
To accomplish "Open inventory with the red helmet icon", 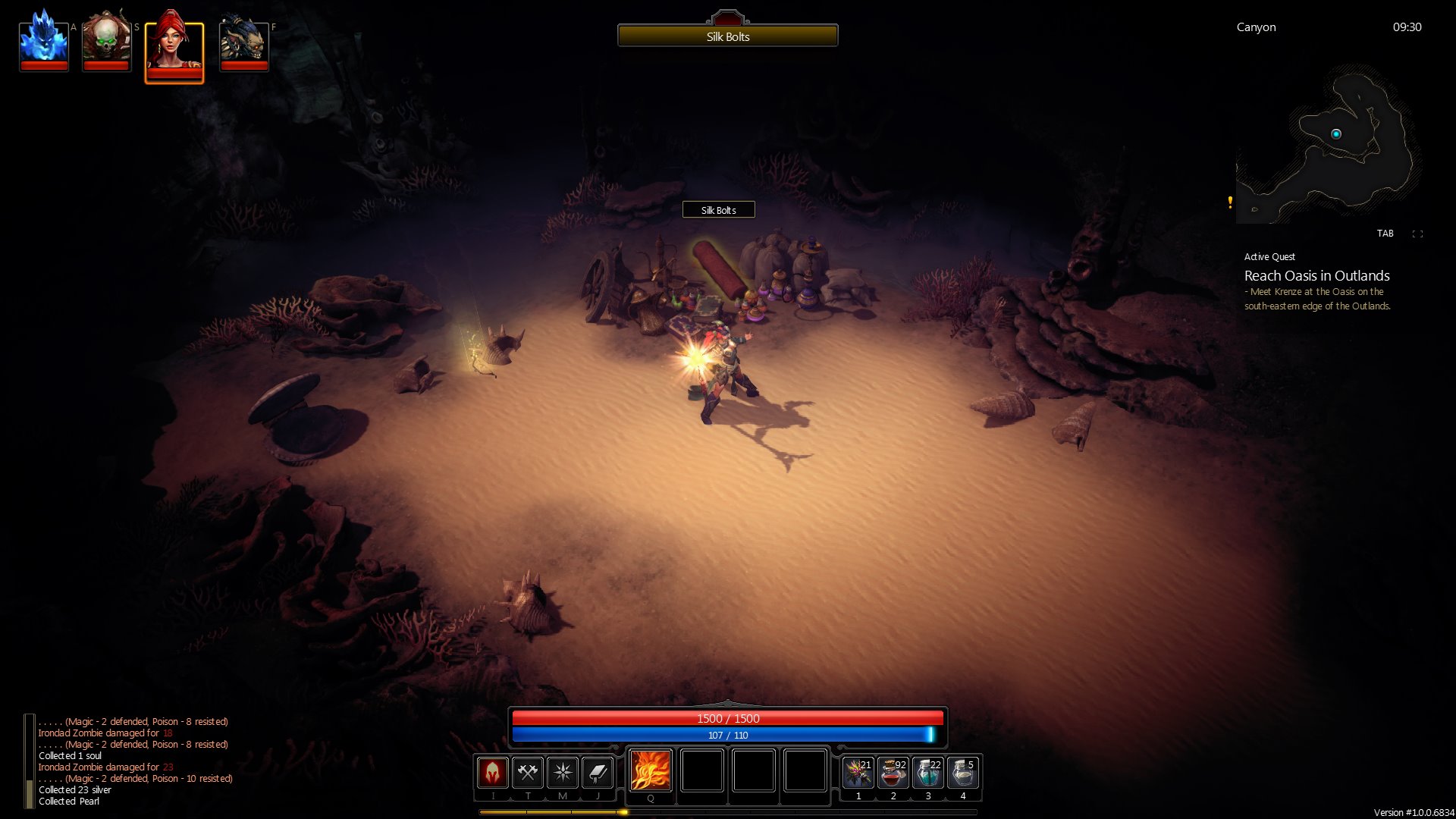I will click(492, 773).
